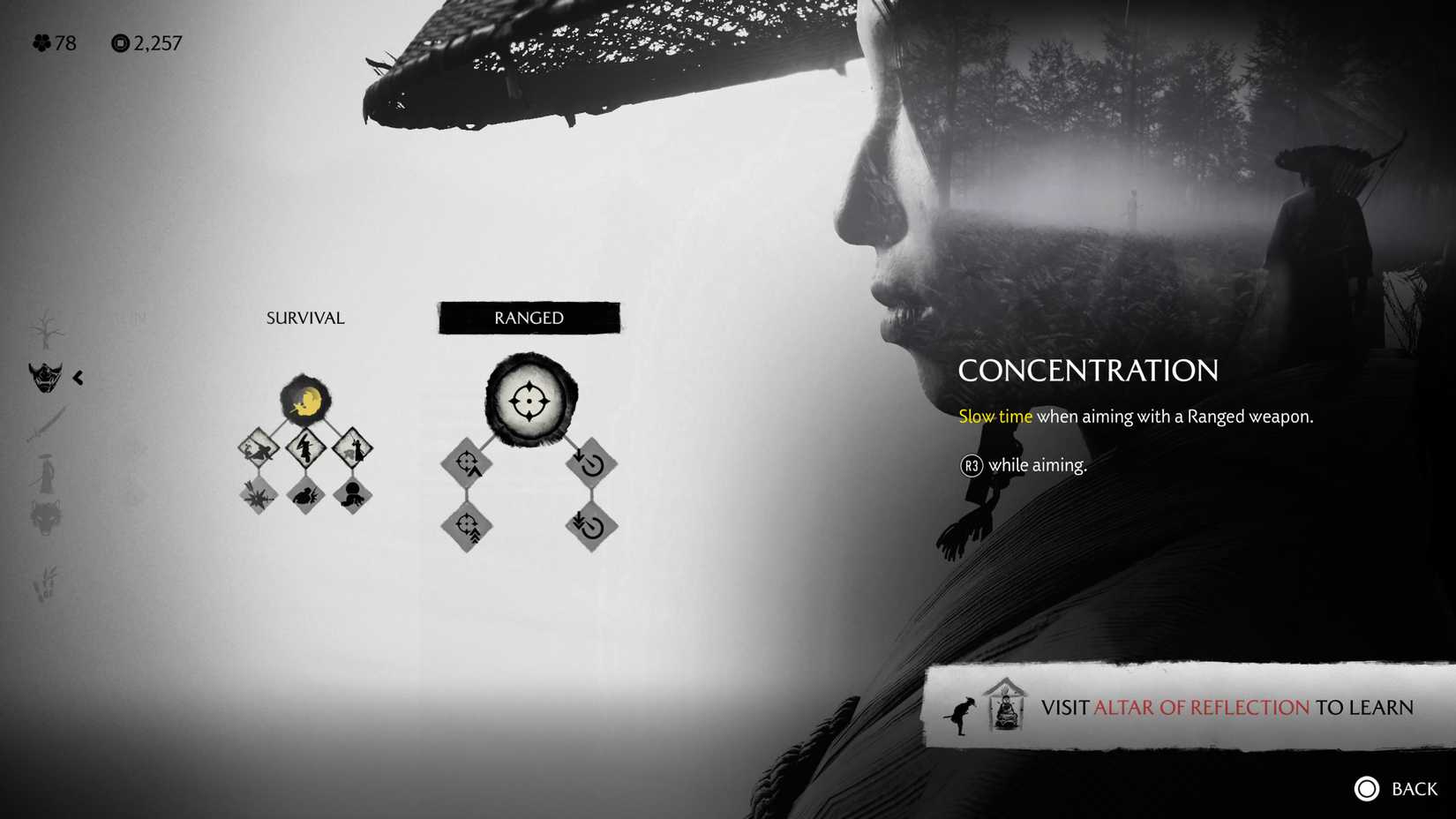Screen dimensions: 1456x819
Task: Collapse the category list via the left-pointing chevron
Action: 78,377
